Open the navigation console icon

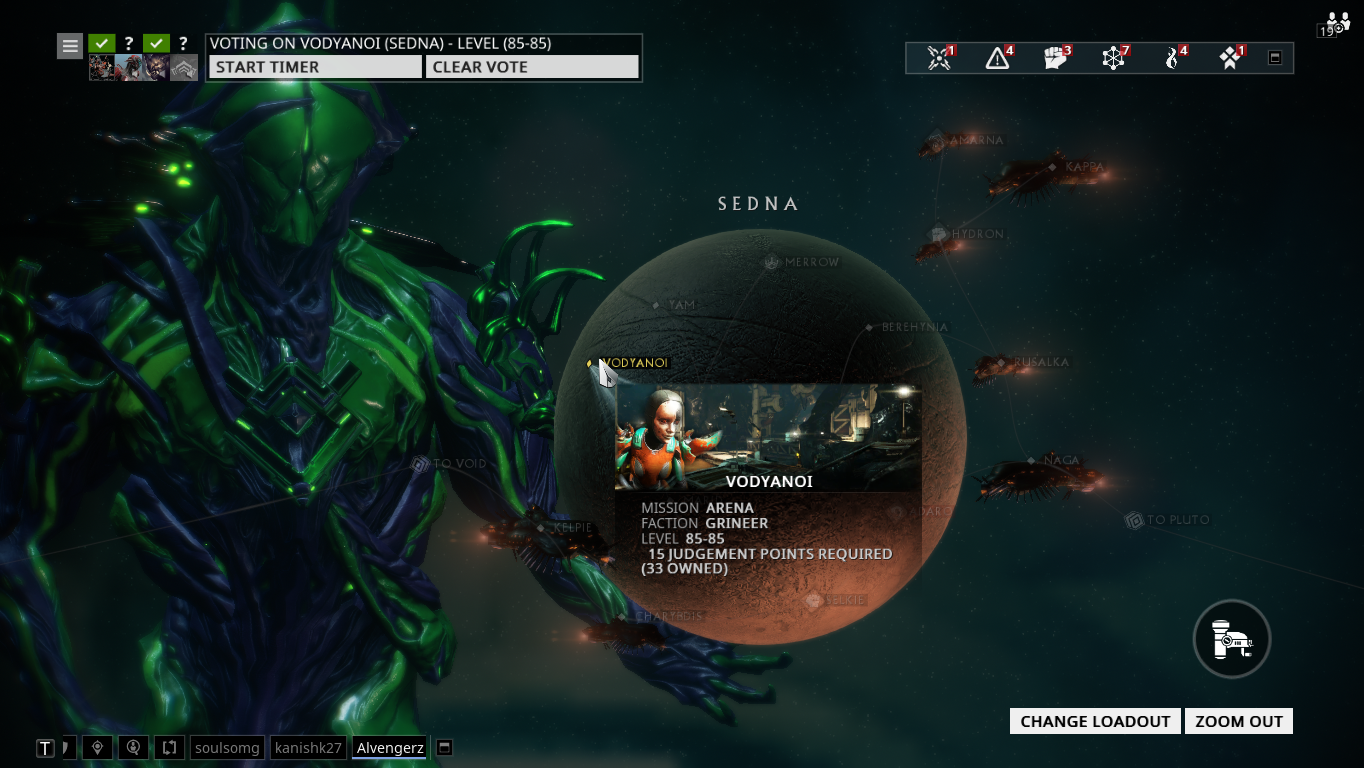click(x=1232, y=639)
